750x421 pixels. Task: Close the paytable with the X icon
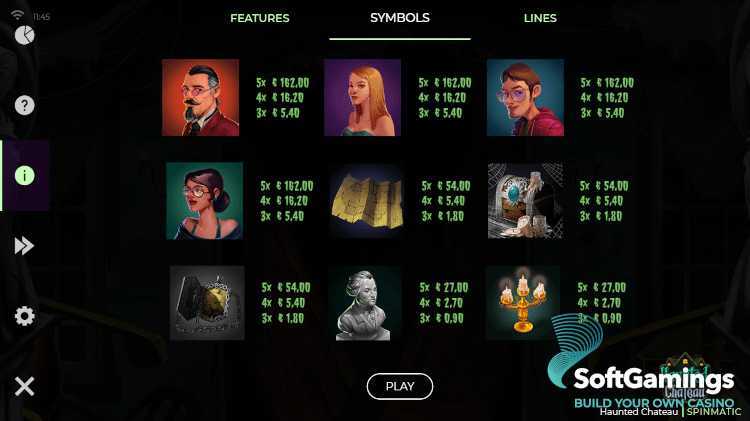pyautogui.click(x=25, y=386)
